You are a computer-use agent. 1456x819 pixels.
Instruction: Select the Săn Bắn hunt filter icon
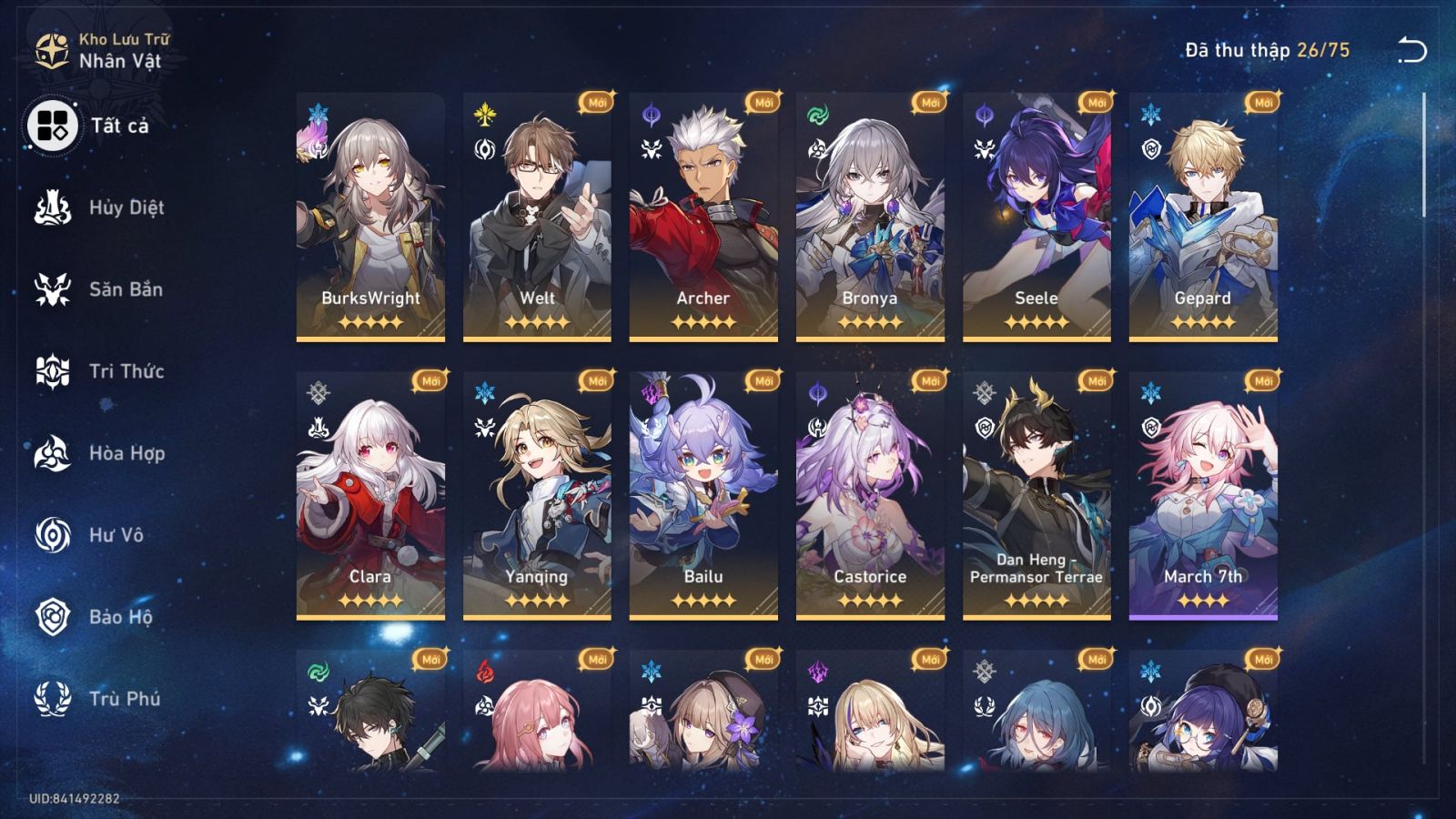[x=53, y=289]
